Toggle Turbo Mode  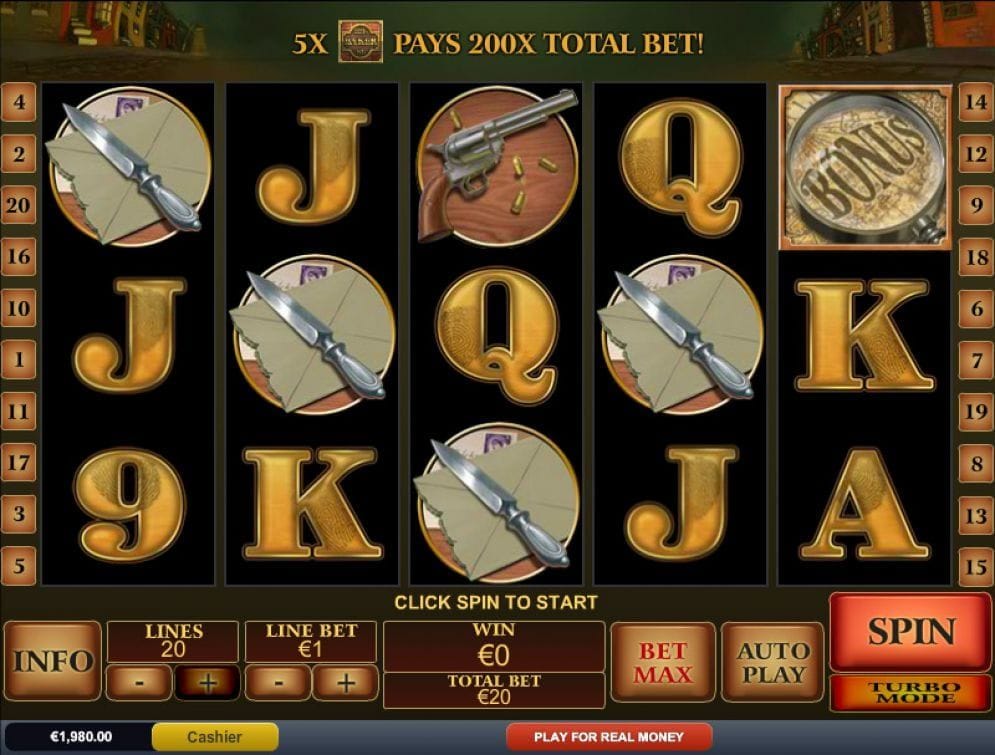pos(911,691)
